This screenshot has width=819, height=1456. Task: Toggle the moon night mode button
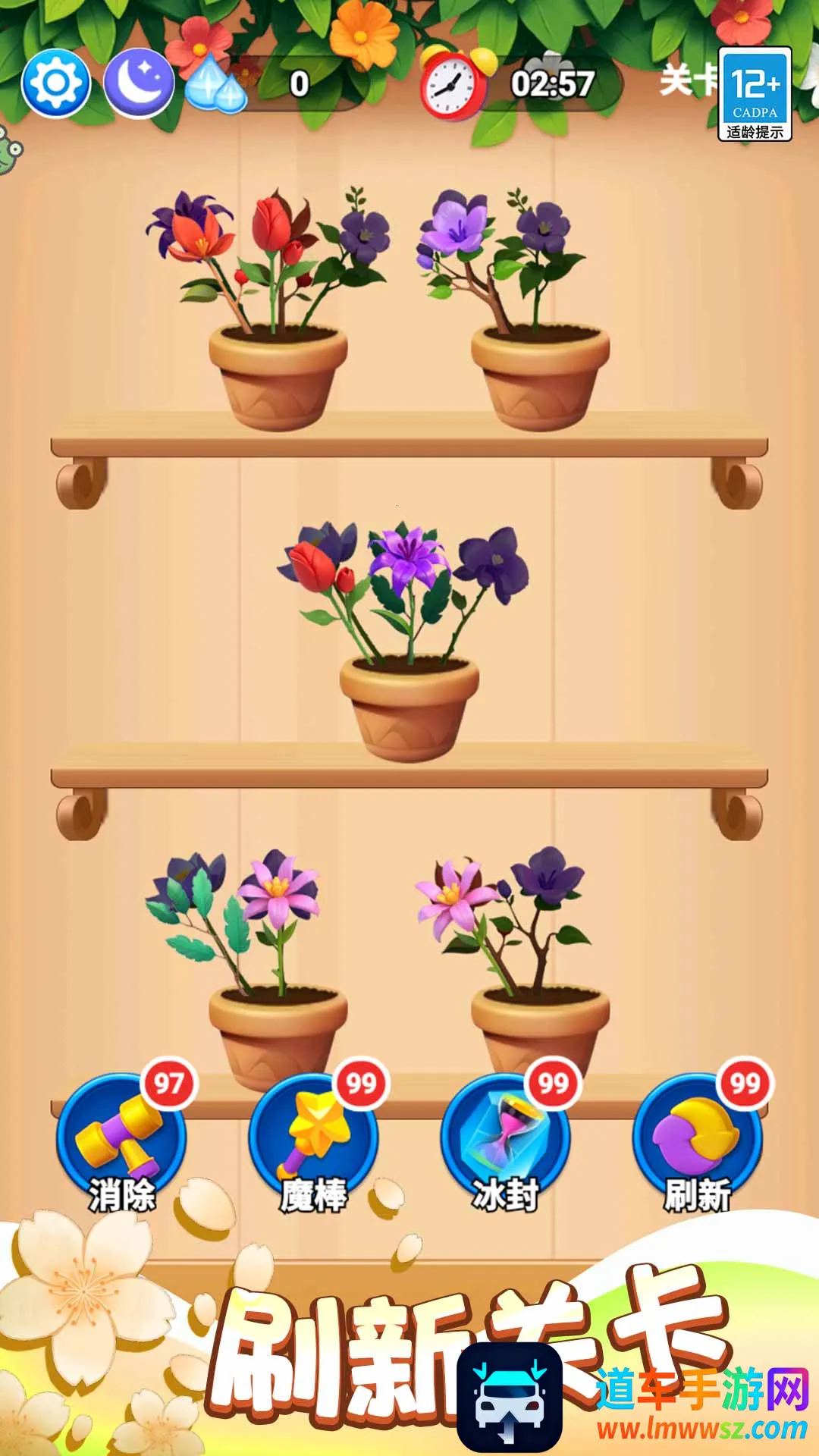138,83
